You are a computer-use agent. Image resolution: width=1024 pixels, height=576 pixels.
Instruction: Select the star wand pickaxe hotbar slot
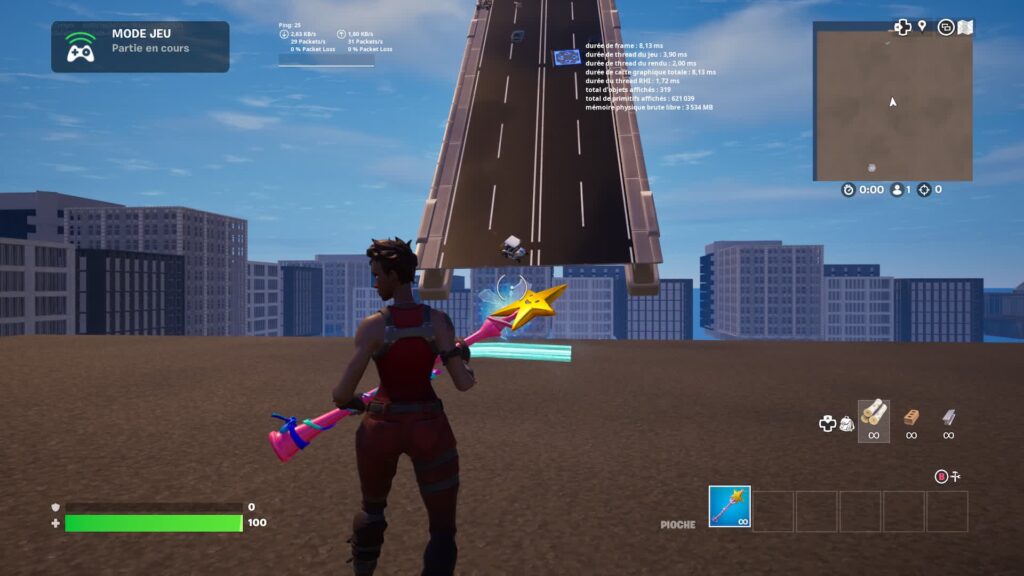coord(729,507)
